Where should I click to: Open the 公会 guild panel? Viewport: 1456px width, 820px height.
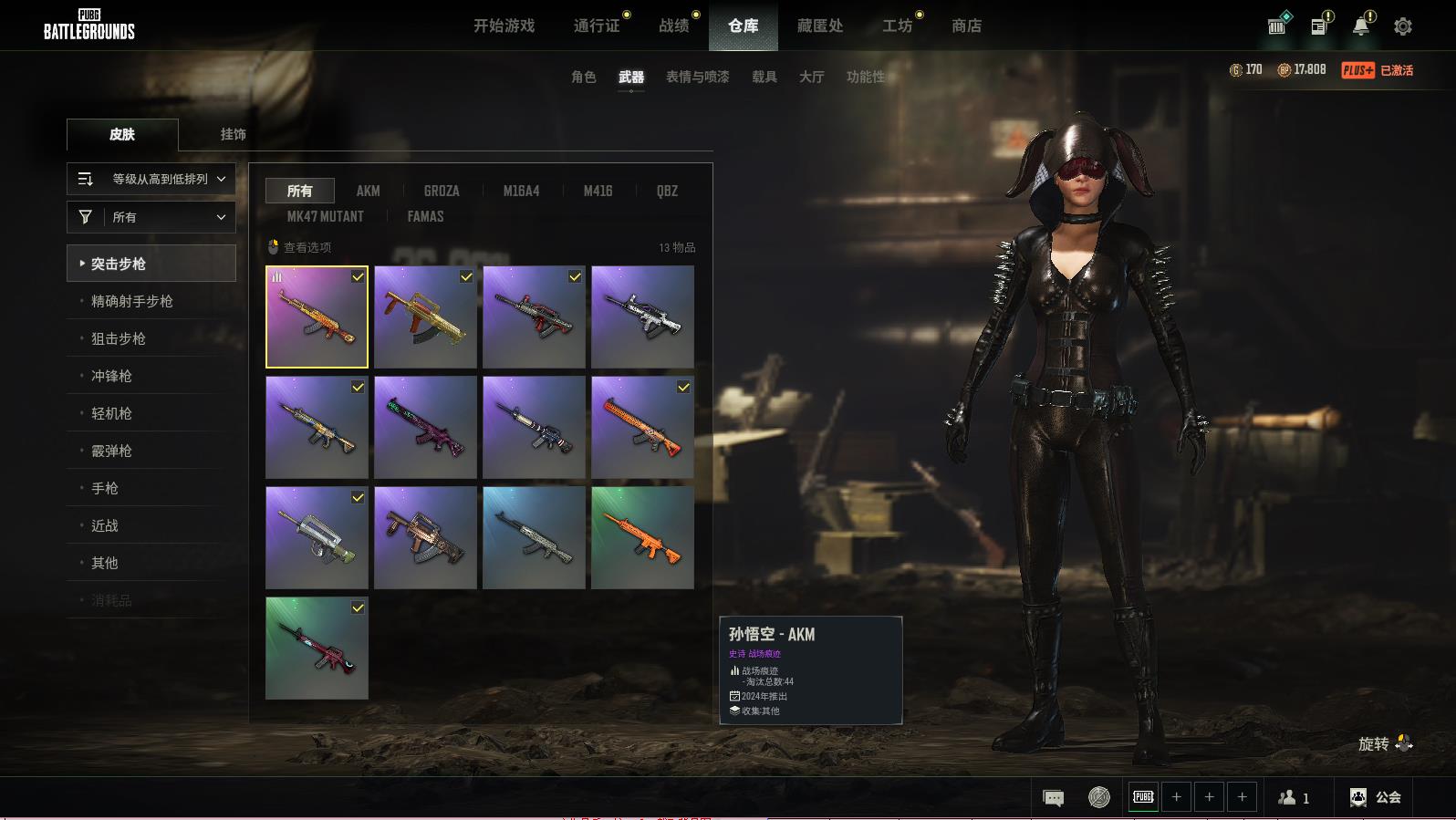[1376, 797]
